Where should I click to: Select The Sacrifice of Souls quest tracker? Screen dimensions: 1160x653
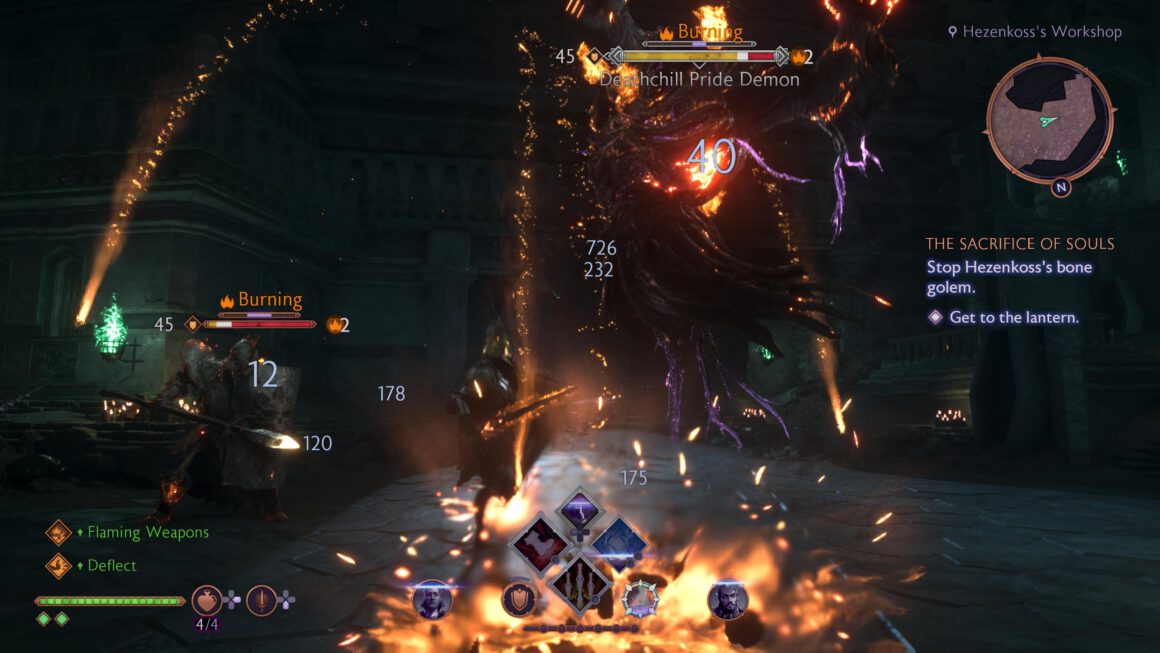coord(1019,244)
